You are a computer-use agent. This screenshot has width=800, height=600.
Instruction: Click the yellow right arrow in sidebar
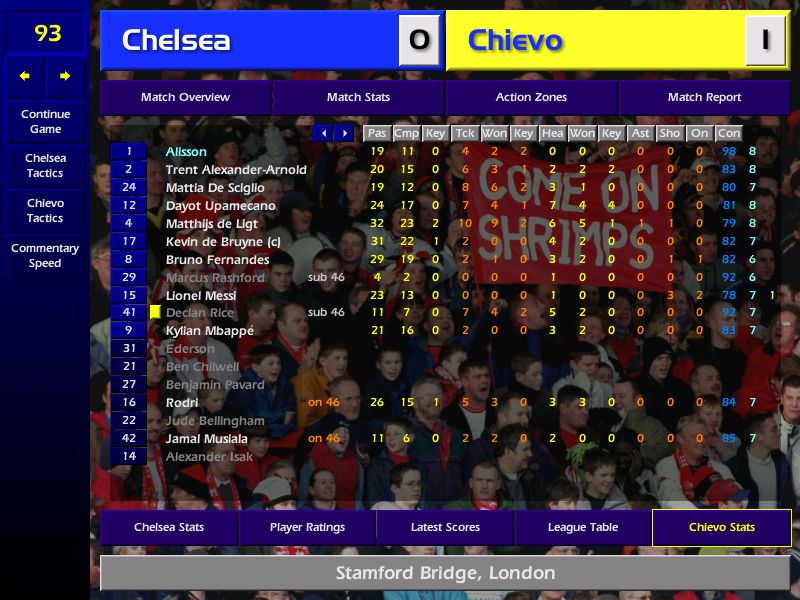click(66, 76)
